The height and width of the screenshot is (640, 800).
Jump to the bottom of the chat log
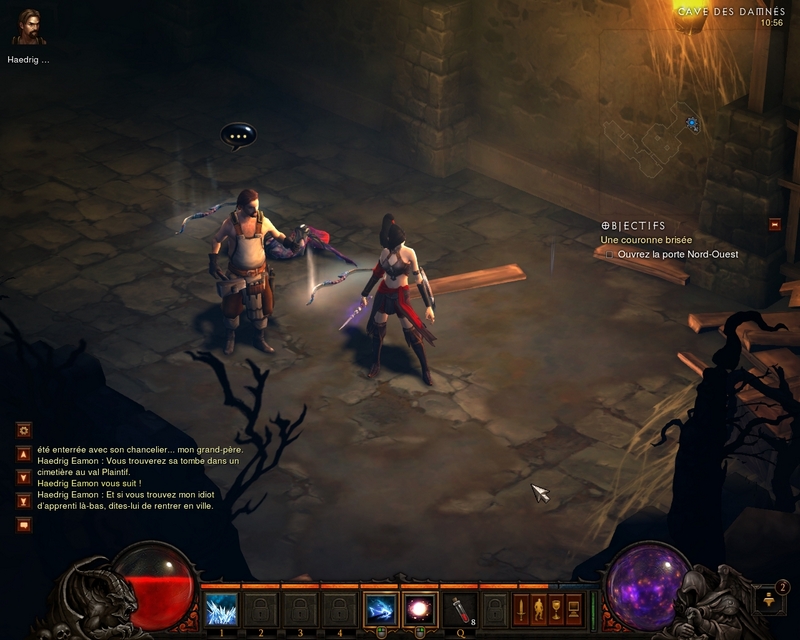click(x=24, y=501)
